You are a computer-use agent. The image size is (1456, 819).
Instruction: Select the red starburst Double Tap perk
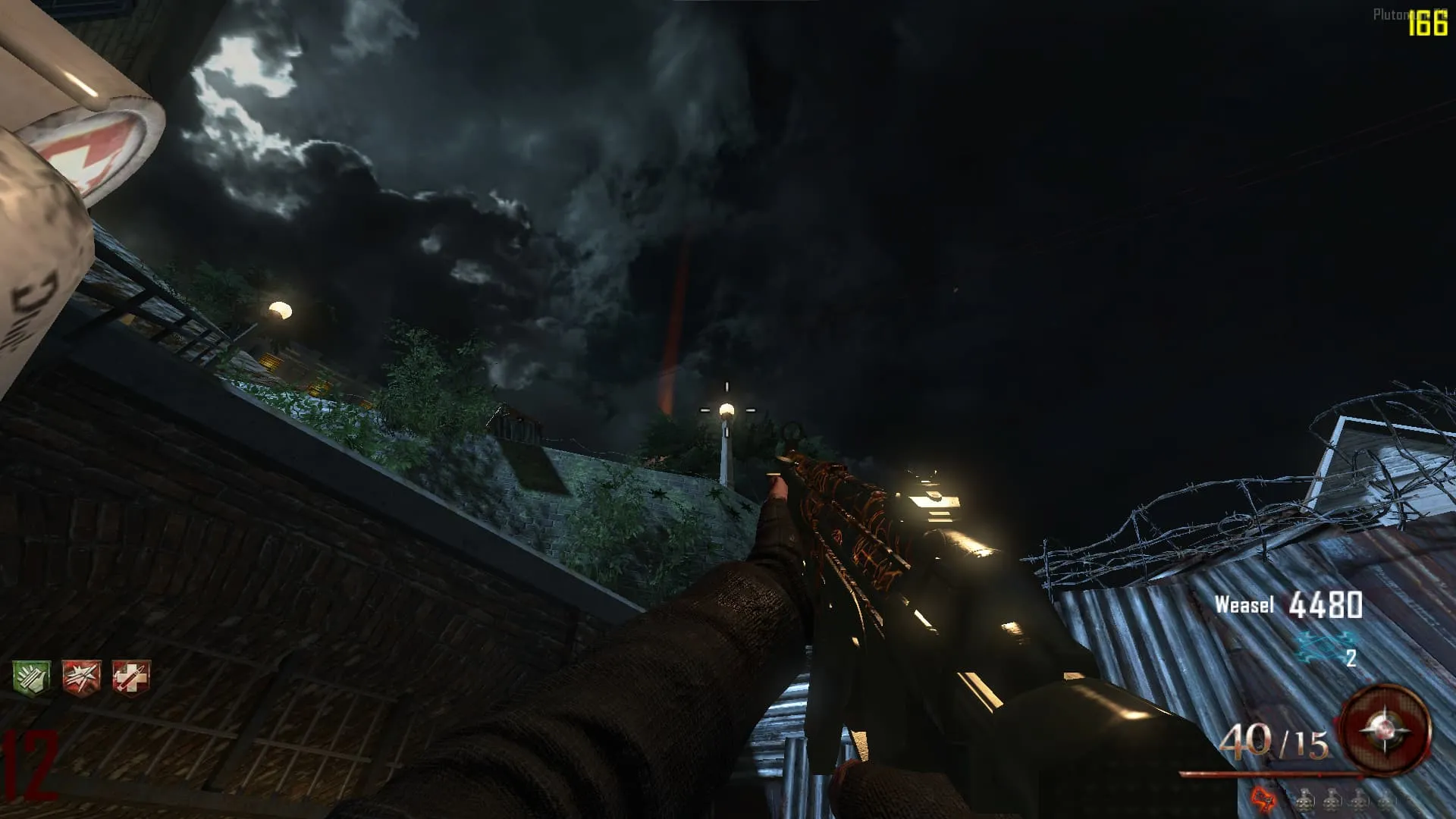(x=81, y=676)
